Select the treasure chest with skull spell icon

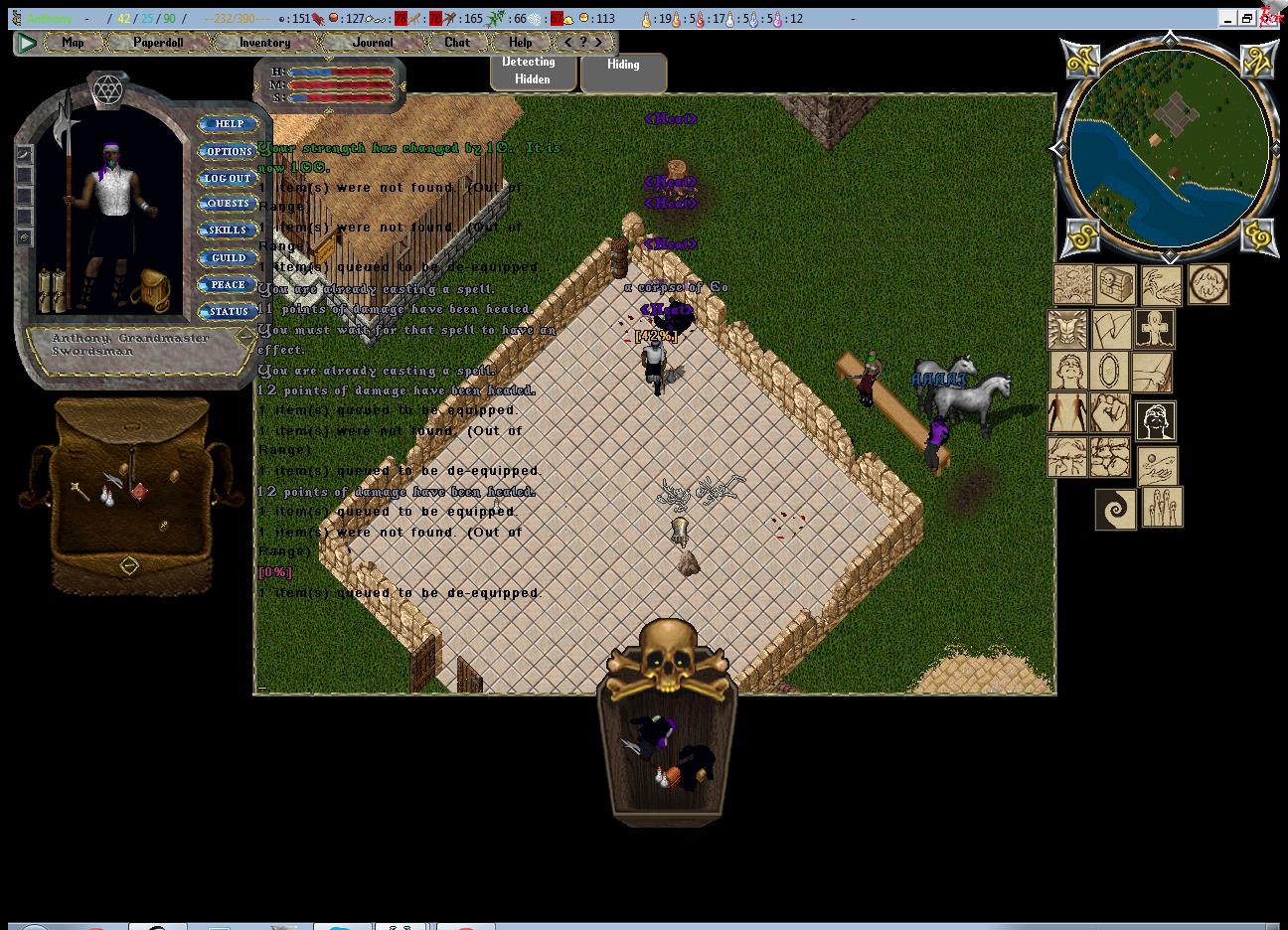pyautogui.click(x=1116, y=284)
